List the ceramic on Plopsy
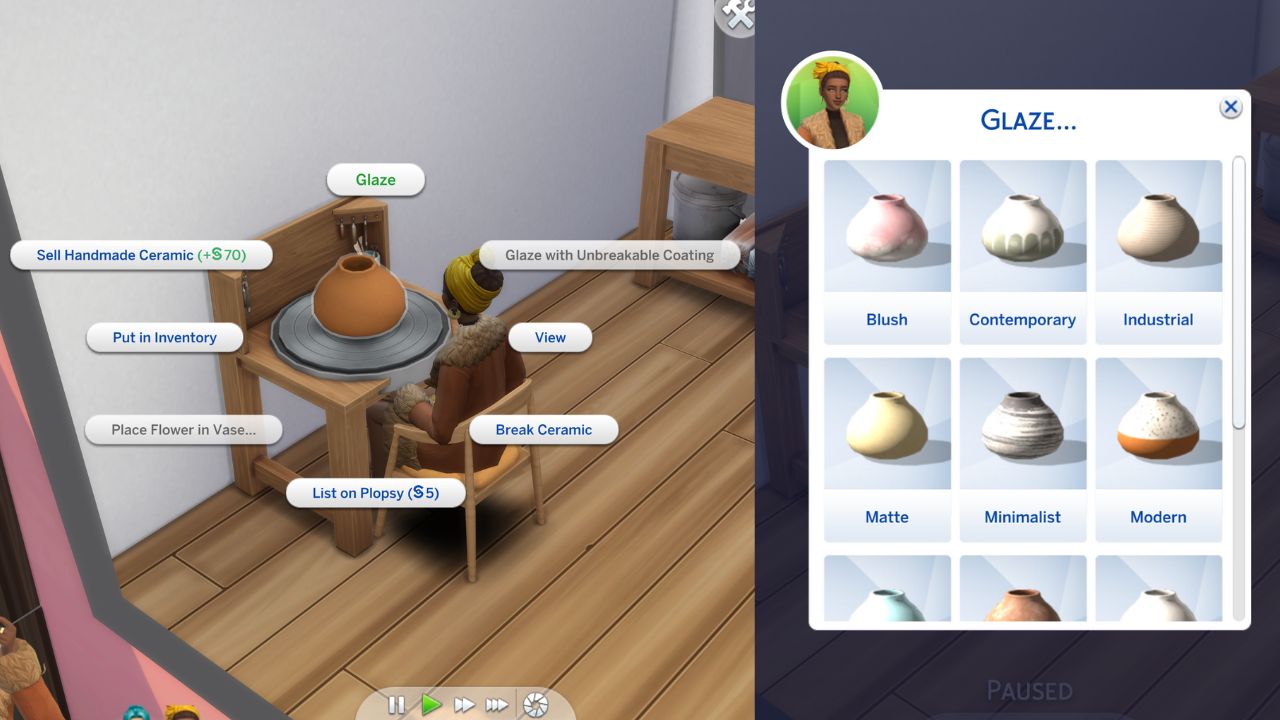 [x=375, y=492]
